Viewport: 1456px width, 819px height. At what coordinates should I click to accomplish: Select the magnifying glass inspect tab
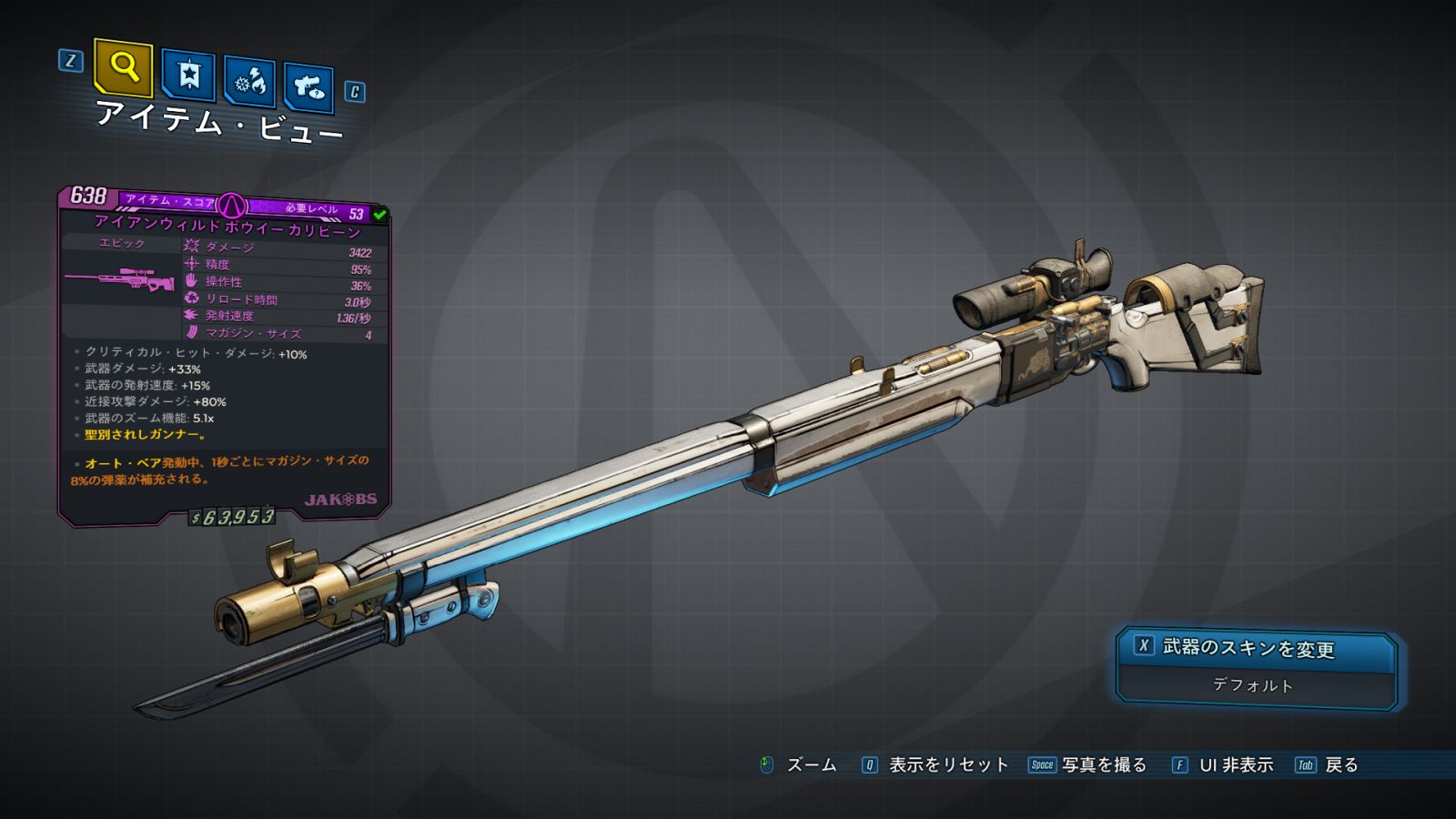[123, 67]
